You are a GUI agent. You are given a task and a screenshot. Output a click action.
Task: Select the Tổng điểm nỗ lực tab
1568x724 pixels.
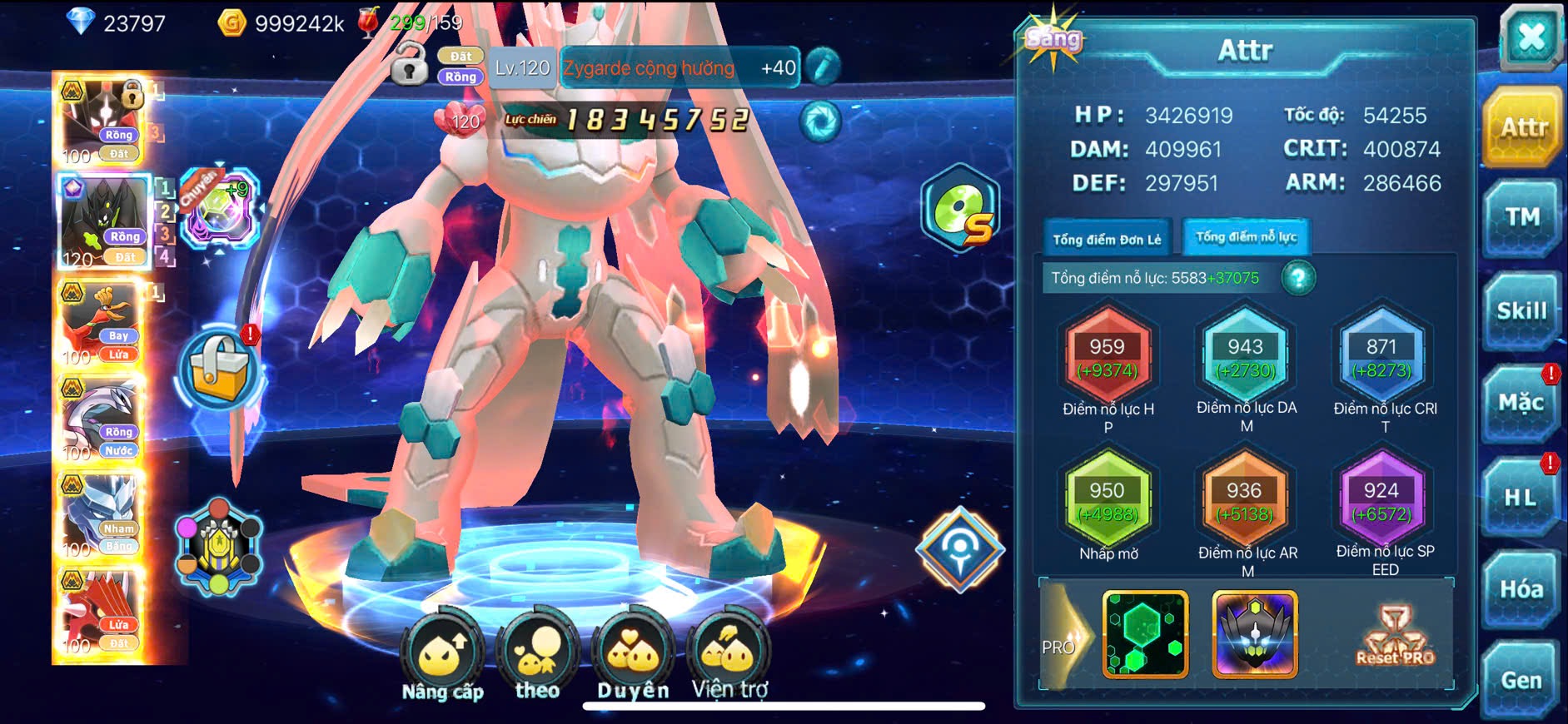tap(1246, 237)
